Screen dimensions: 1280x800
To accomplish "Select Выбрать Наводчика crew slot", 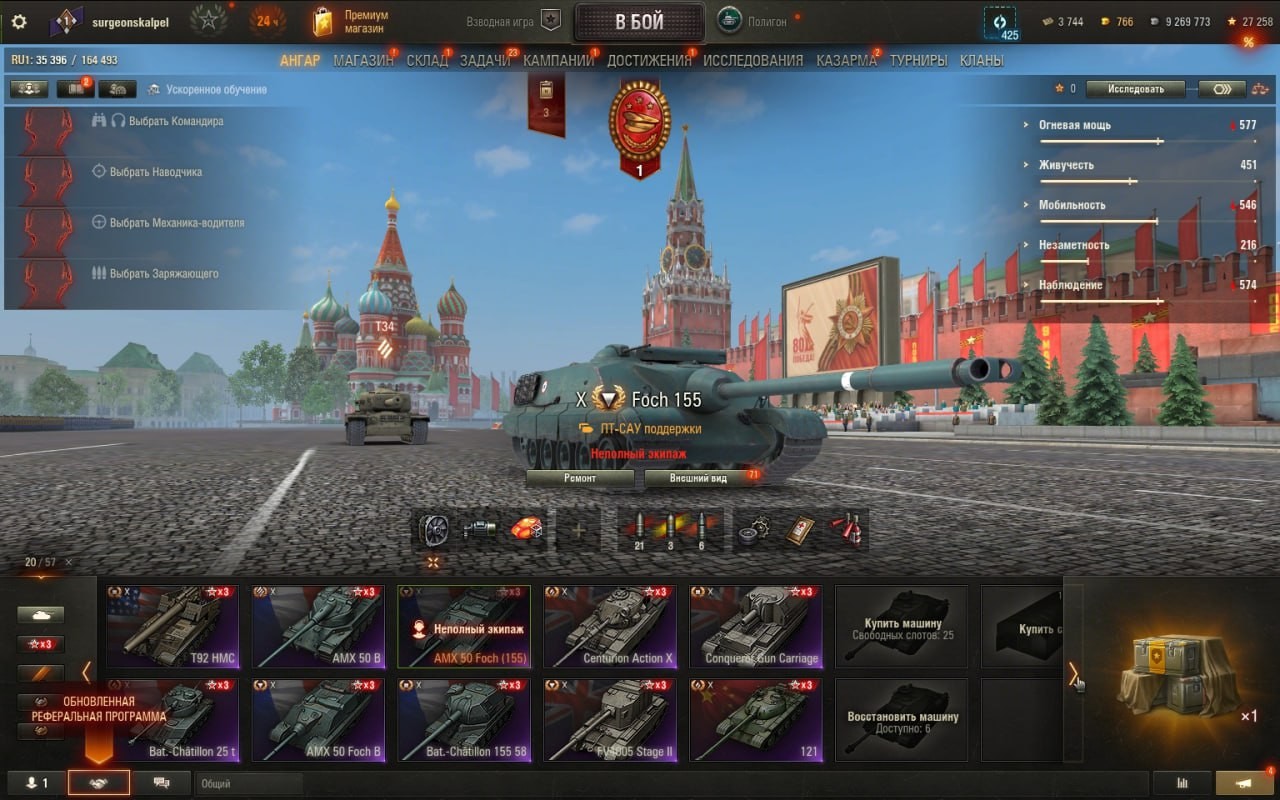I will pos(155,172).
